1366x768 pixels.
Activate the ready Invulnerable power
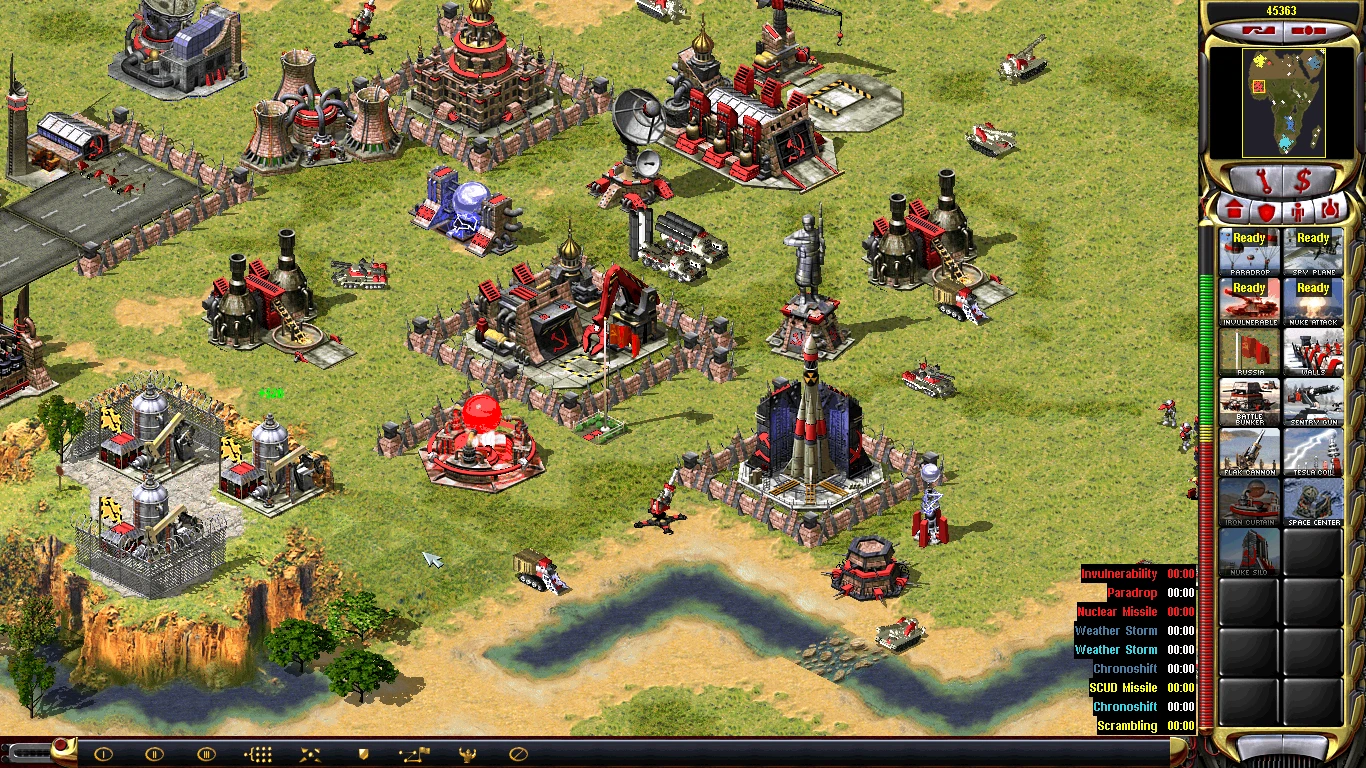1249,302
